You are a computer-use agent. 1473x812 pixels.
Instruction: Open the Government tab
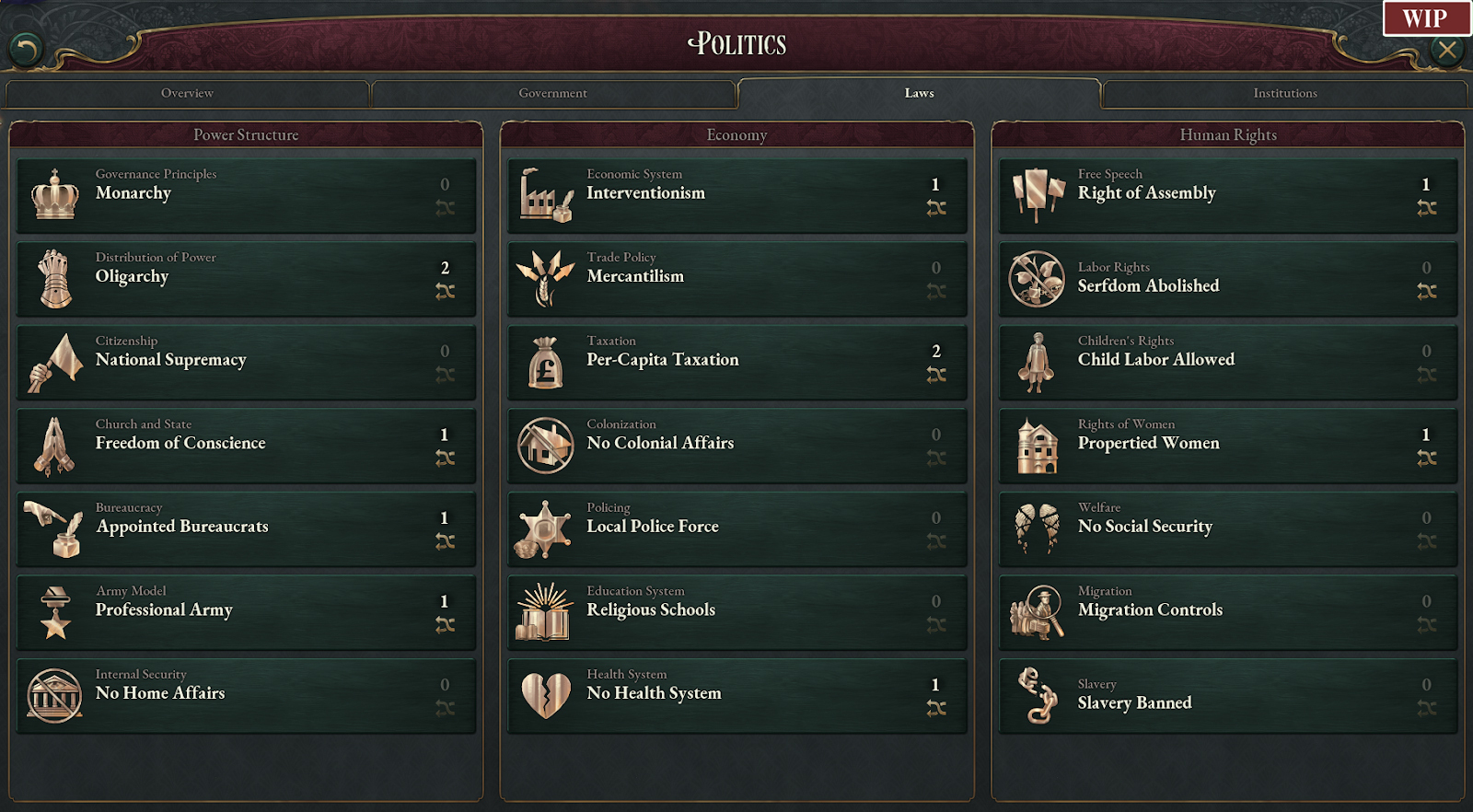(x=552, y=93)
